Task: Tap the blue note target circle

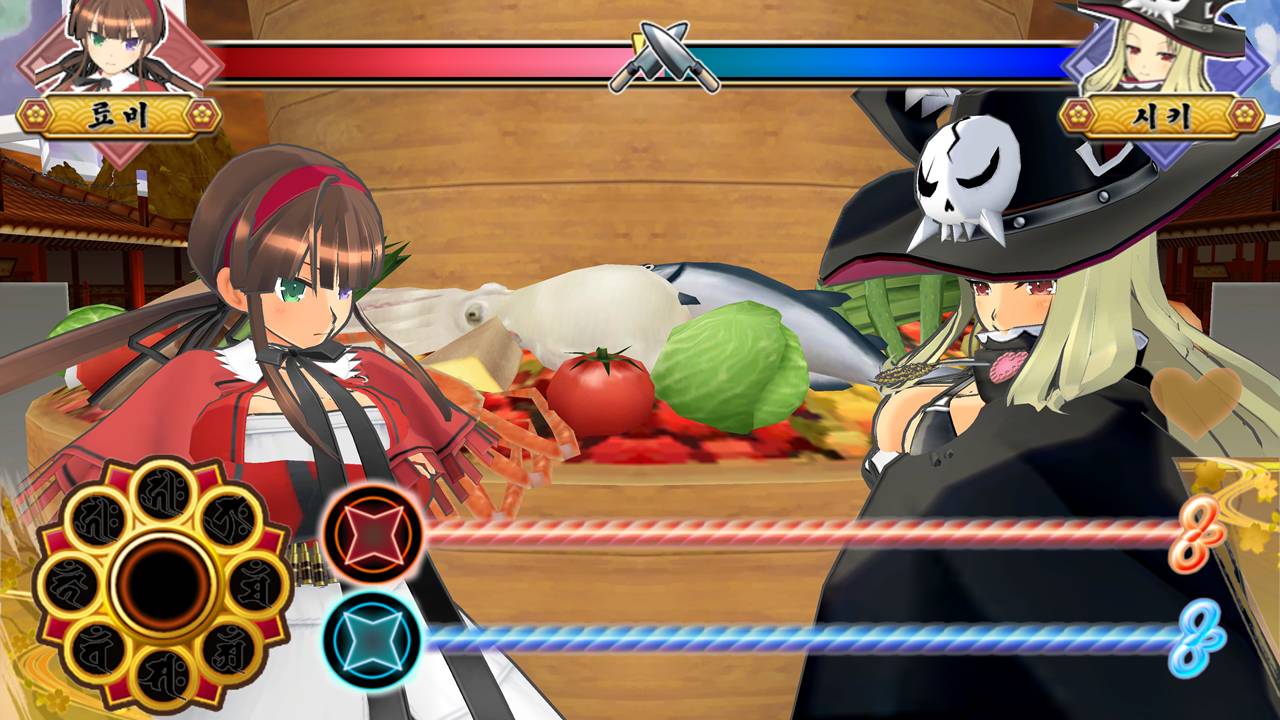Action: tap(372, 639)
